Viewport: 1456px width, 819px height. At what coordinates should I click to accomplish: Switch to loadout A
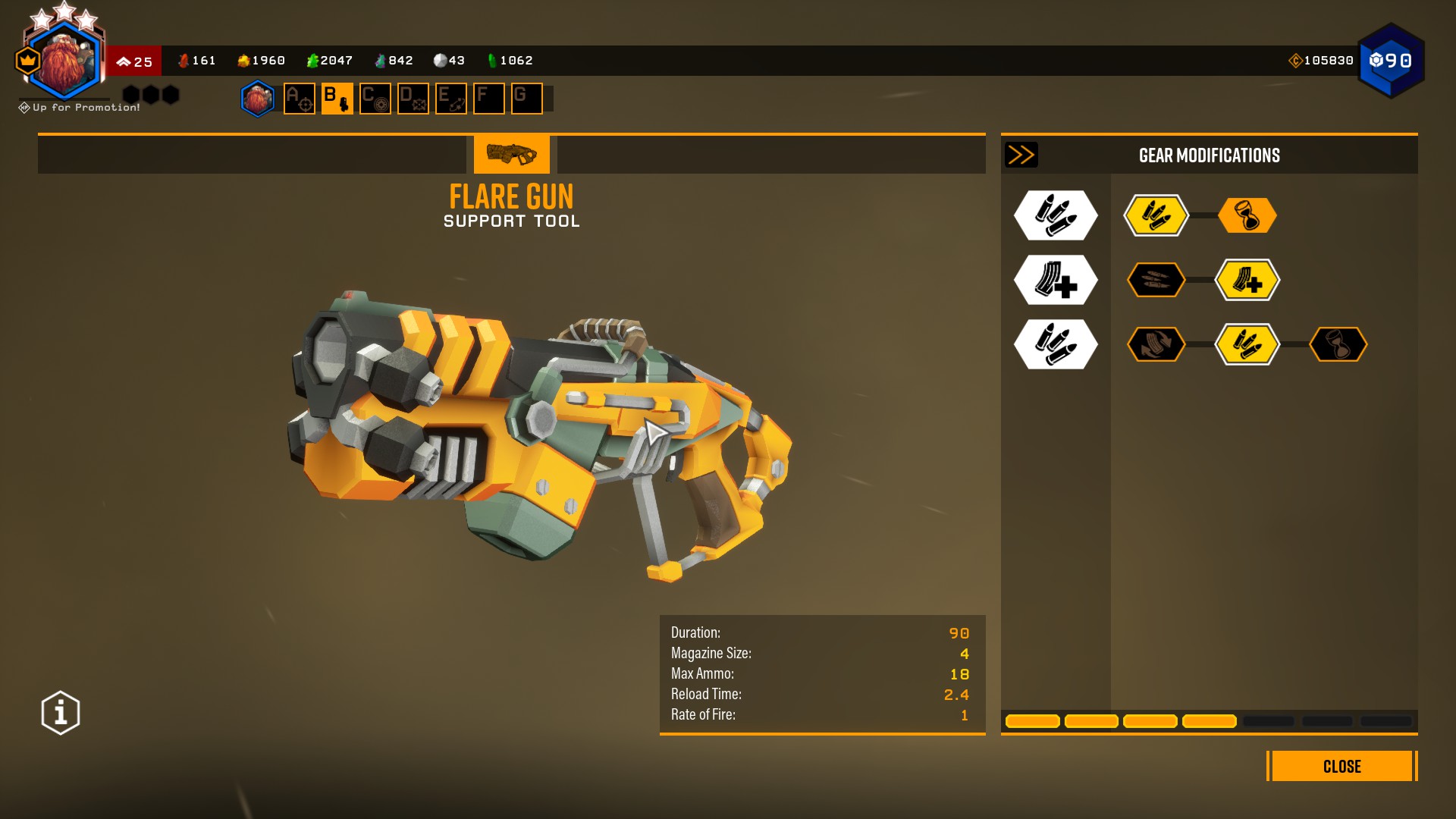[299, 99]
